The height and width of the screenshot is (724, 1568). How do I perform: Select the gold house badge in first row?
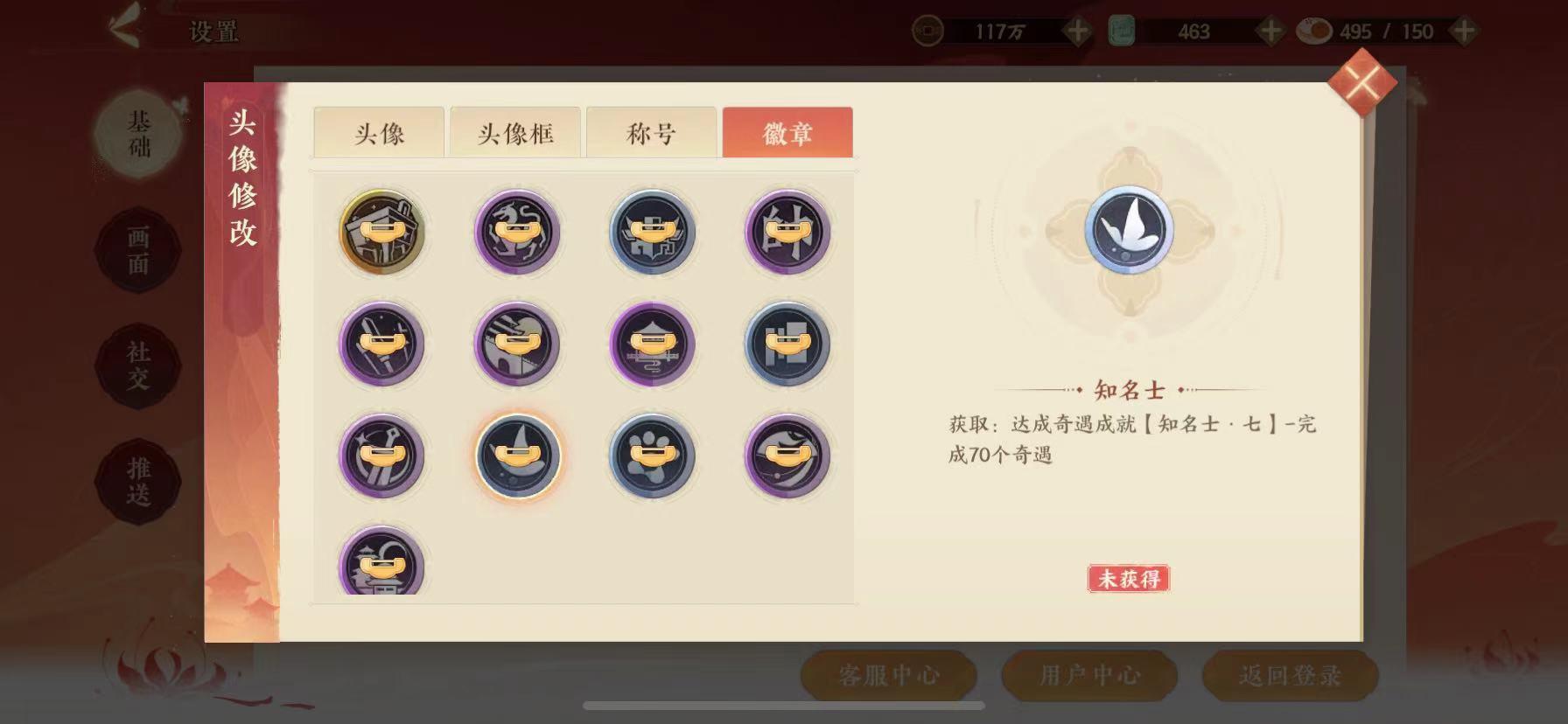383,232
